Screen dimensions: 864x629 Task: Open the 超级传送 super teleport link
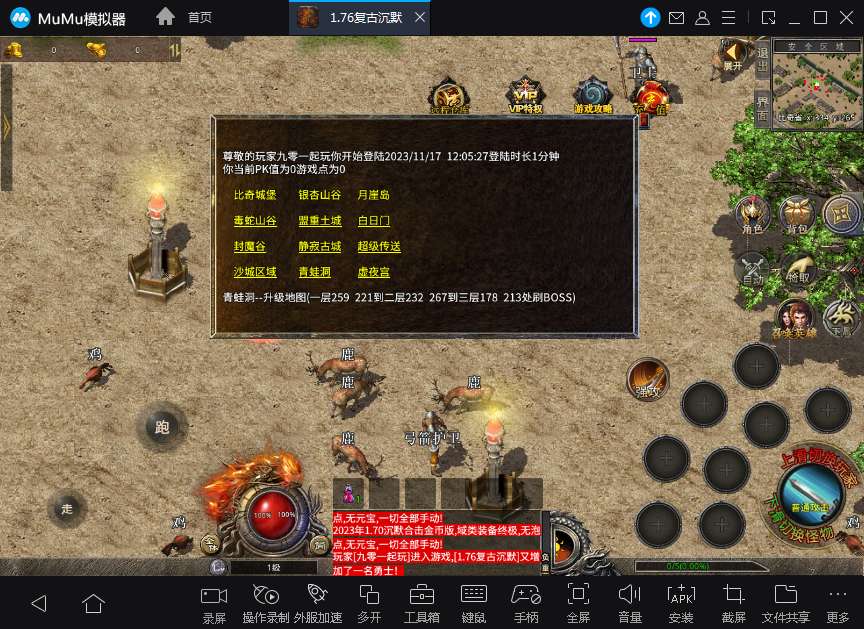[379, 247]
